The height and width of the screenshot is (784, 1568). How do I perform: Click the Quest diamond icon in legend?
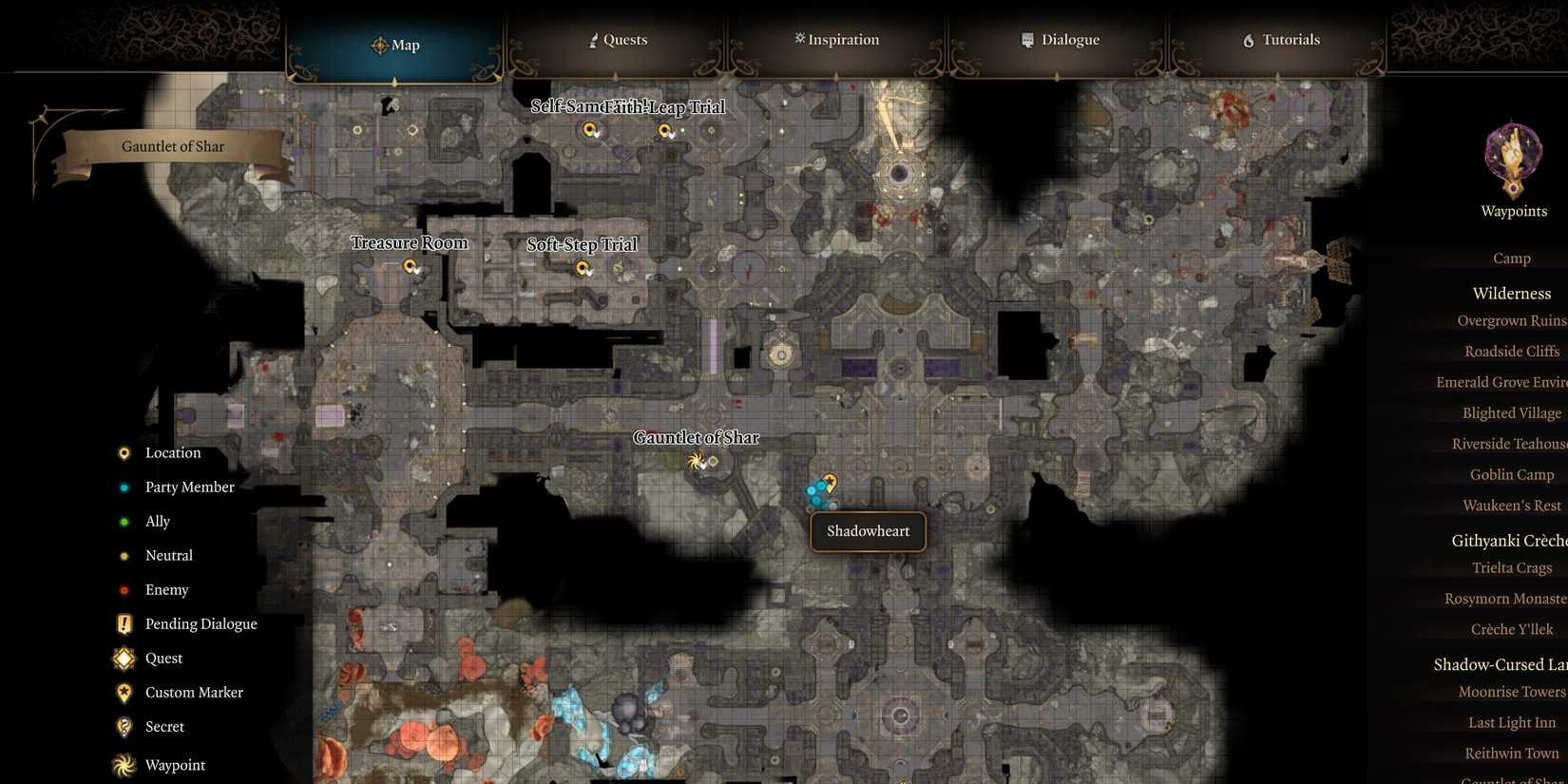point(124,659)
